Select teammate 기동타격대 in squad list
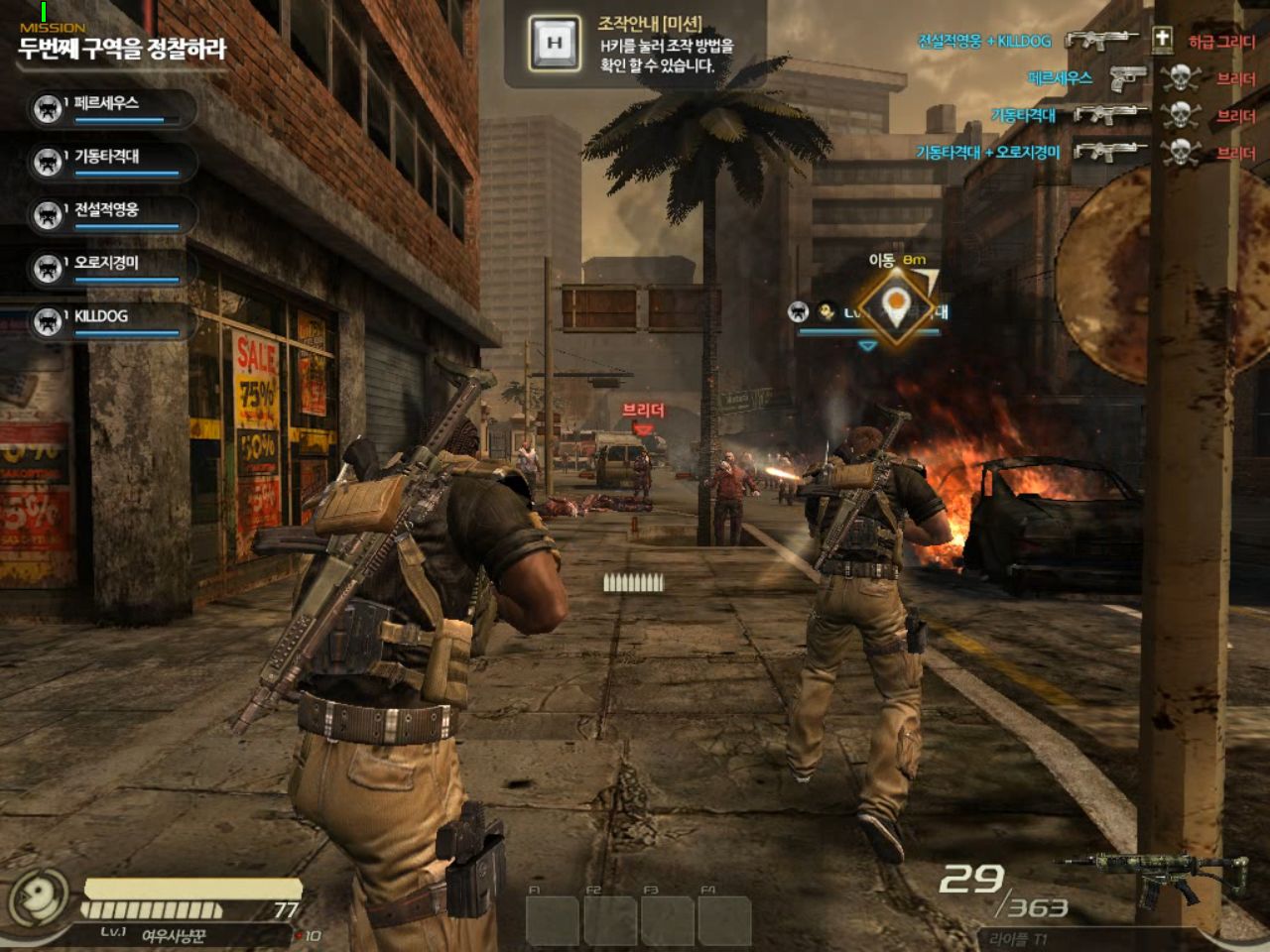Image resolution: width=1270 pixels, height=952 pixels. [107, 160]
